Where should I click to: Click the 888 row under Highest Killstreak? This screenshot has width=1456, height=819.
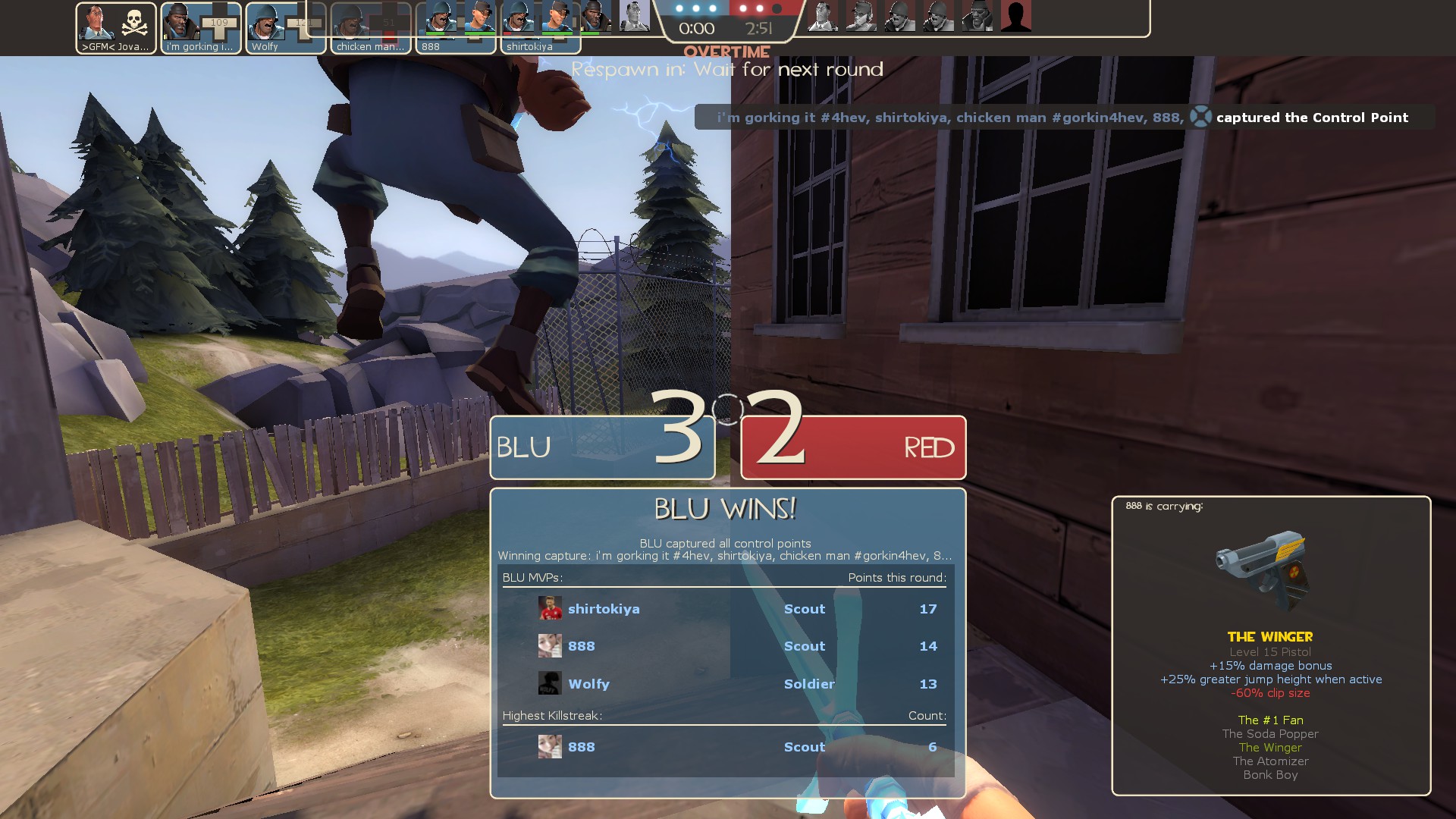tap(726, 747)
